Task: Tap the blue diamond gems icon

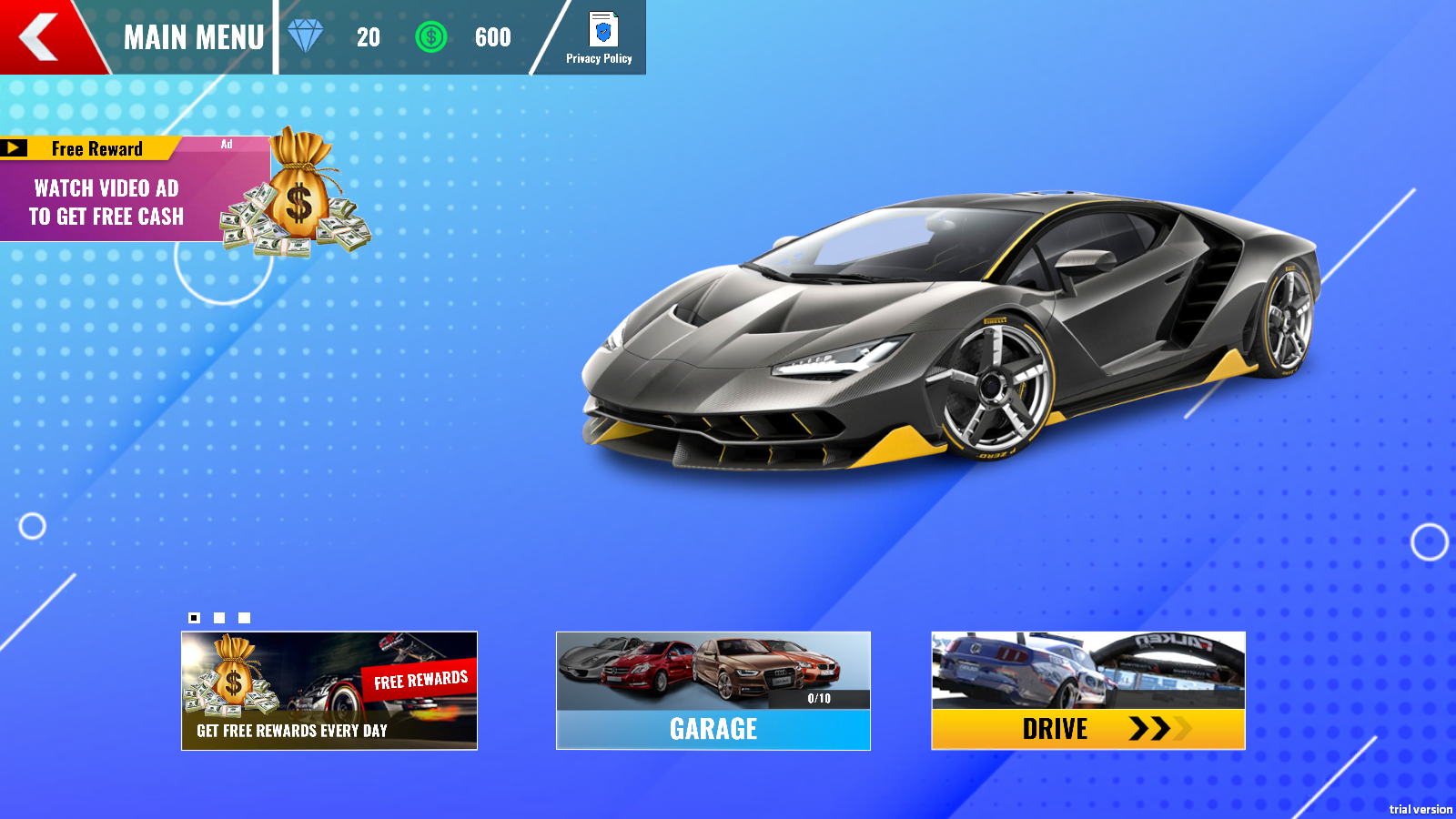Action: coord(306,36)
